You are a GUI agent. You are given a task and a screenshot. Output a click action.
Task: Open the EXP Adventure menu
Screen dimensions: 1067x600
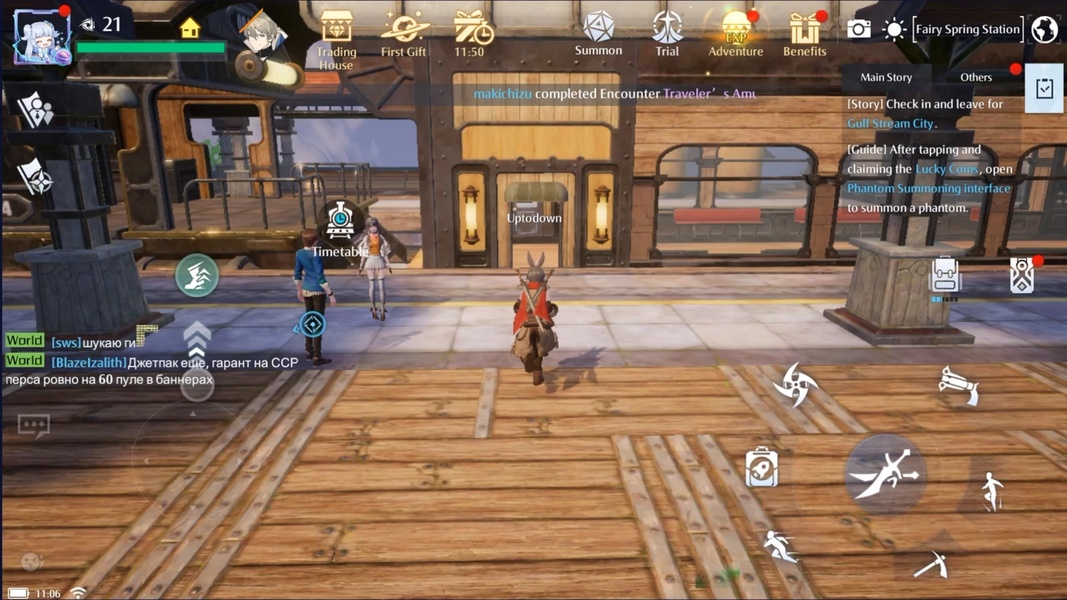point(735,33)
